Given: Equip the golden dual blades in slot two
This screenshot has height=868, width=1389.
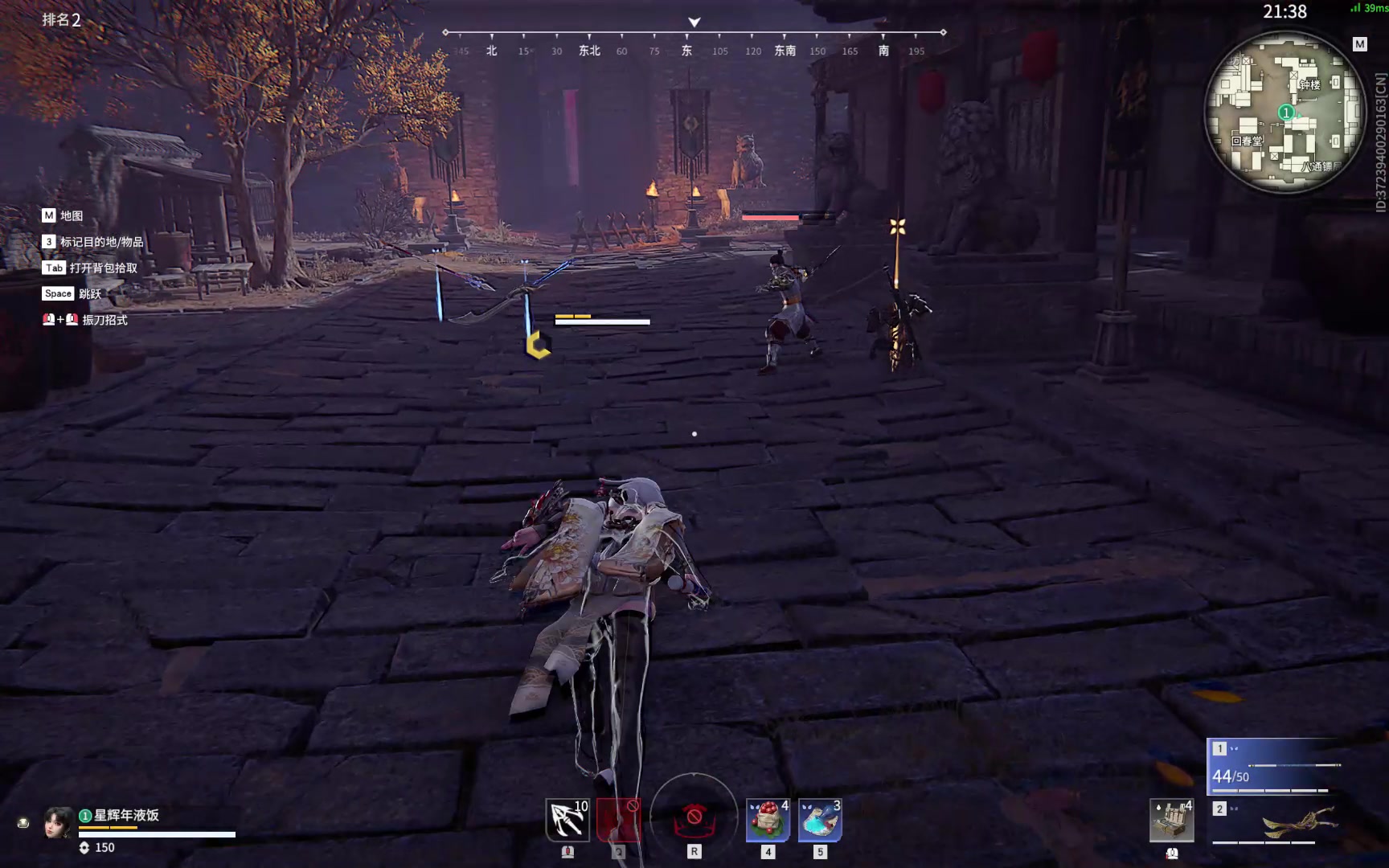Looking at the screenshot, I should tap(1285, 822).
